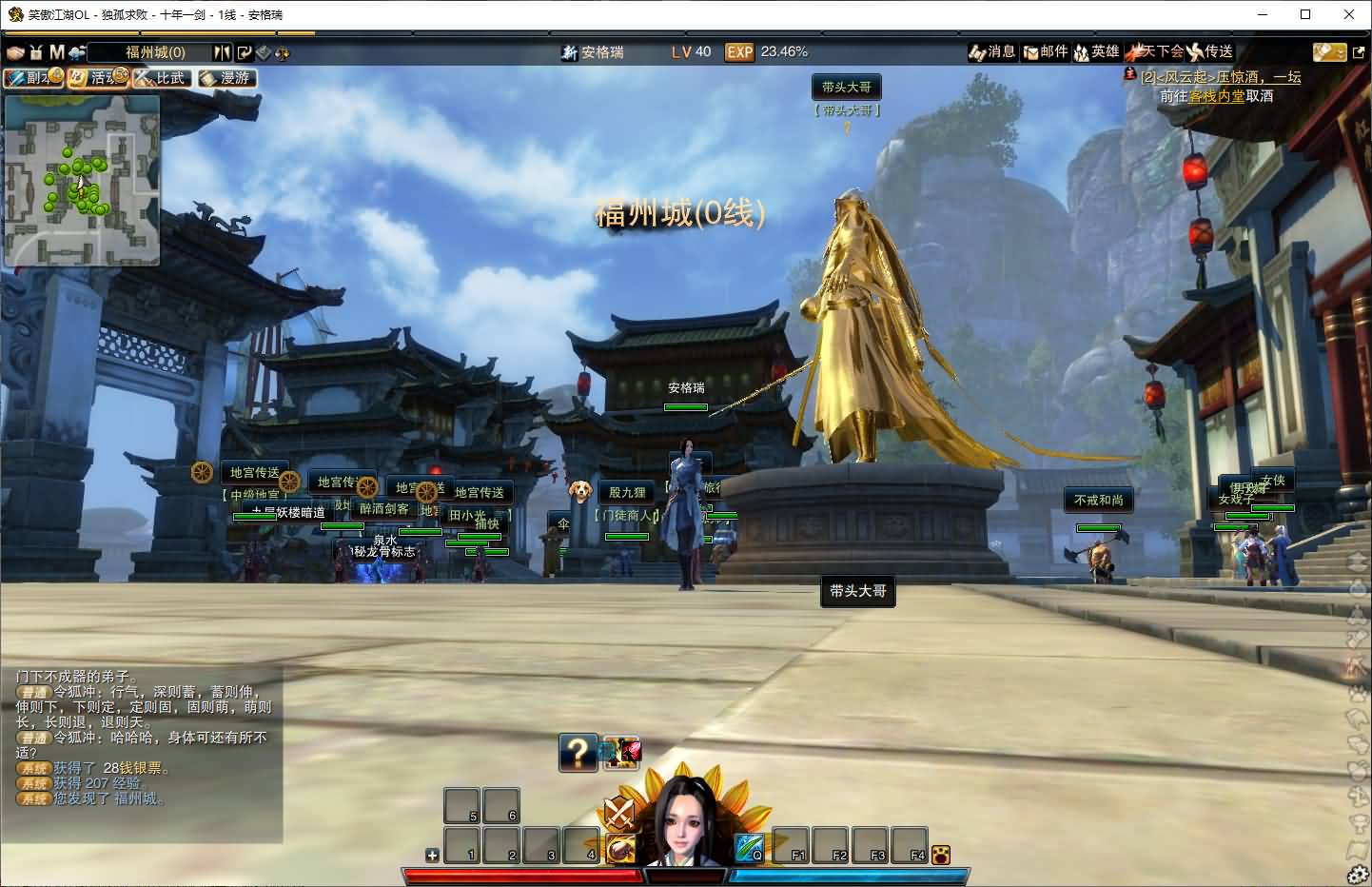Click the Fuzhou city minimap
Image resolution: width=1372 pixels, height=887 pixels.
point(82,180)
